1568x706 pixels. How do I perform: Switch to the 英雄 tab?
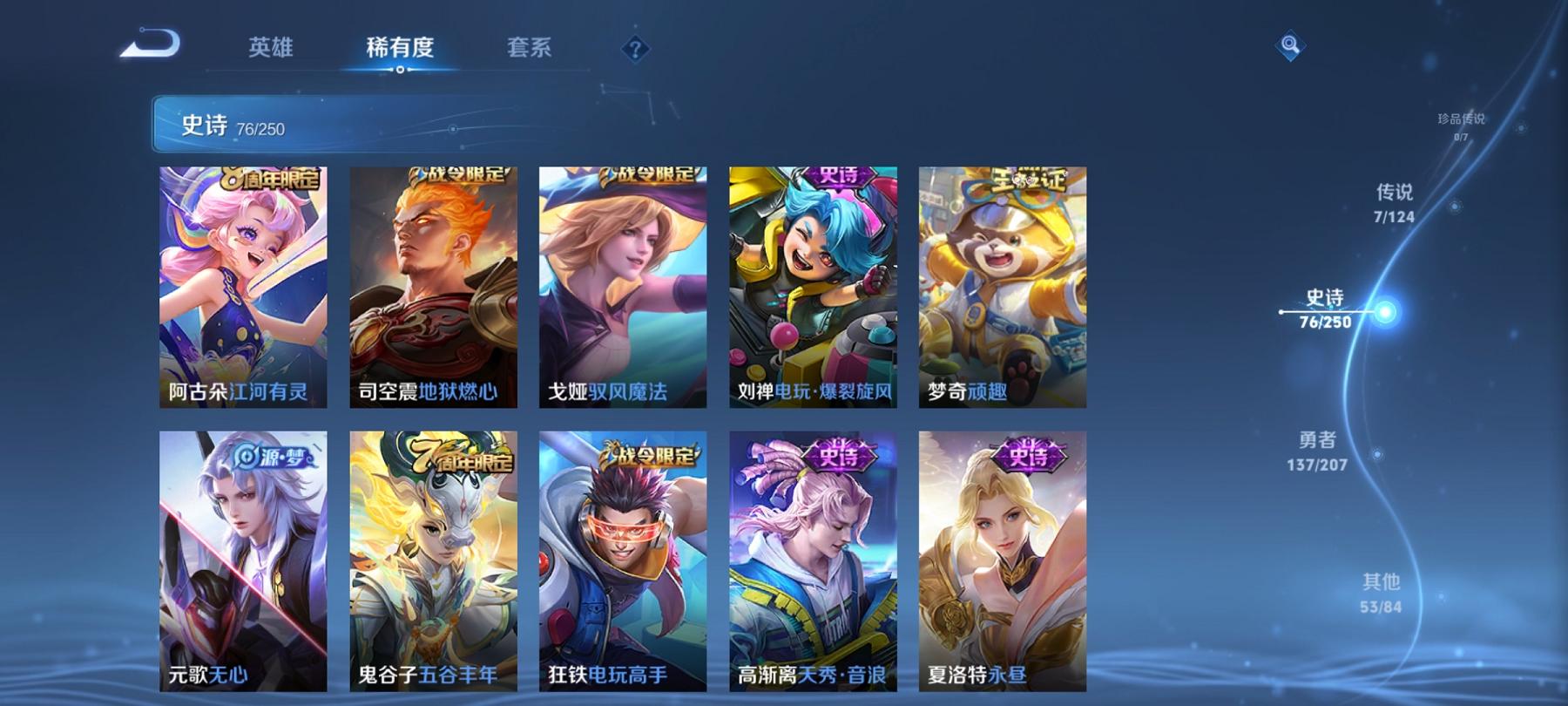point(269,50)
